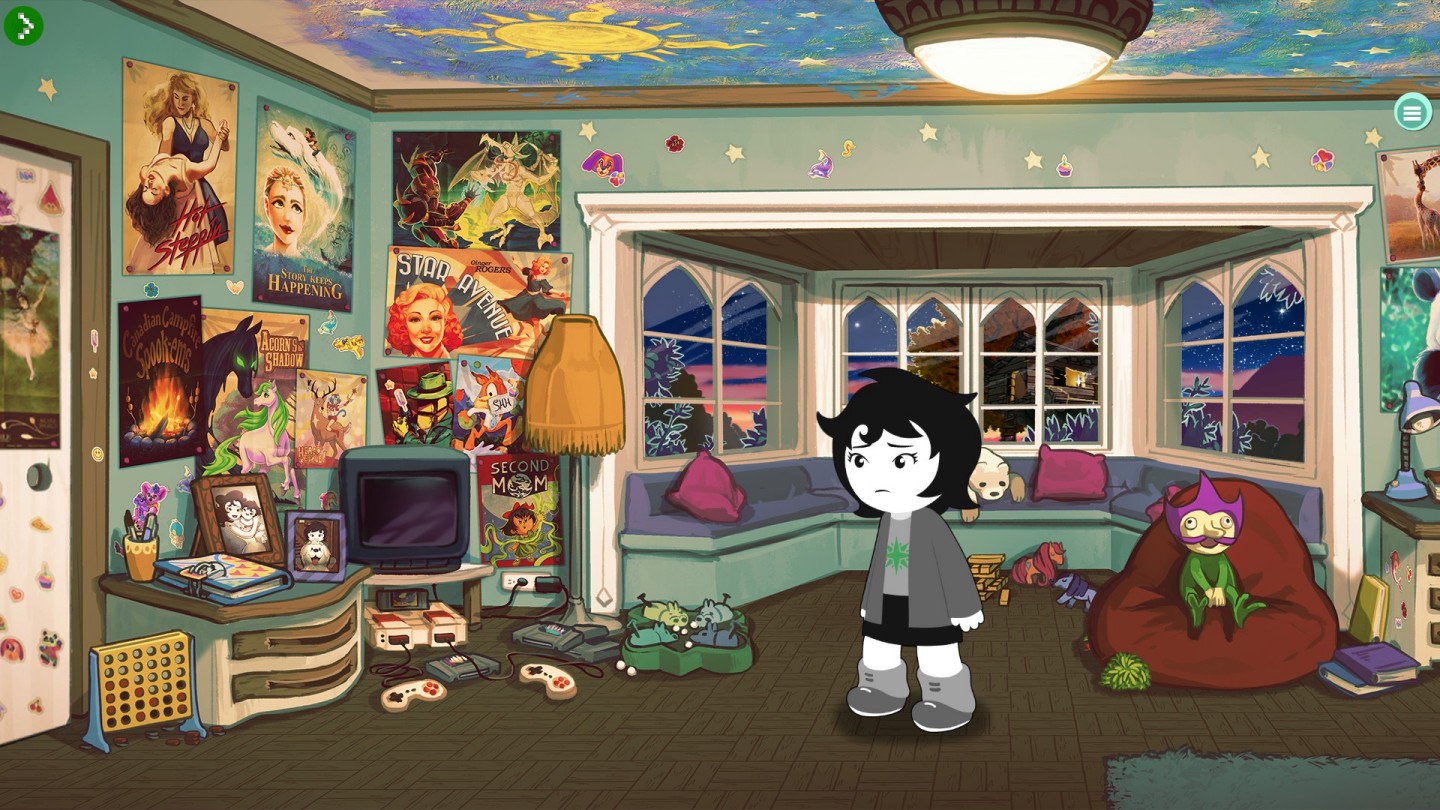Open the round hamburger menu
Screen dimensions: 1440x810
click(1412, 112)
